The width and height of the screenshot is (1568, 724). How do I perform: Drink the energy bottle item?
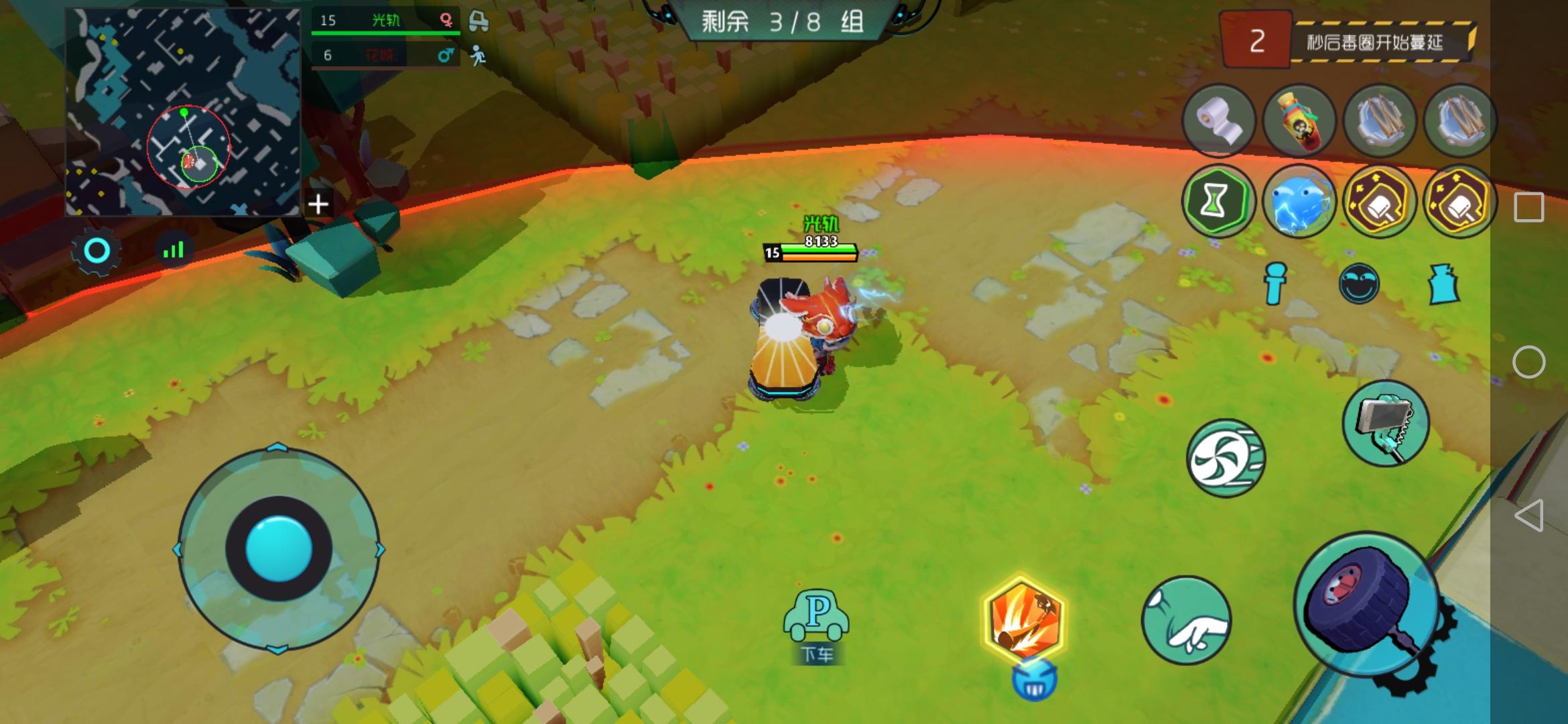(x=1300, y=121)
